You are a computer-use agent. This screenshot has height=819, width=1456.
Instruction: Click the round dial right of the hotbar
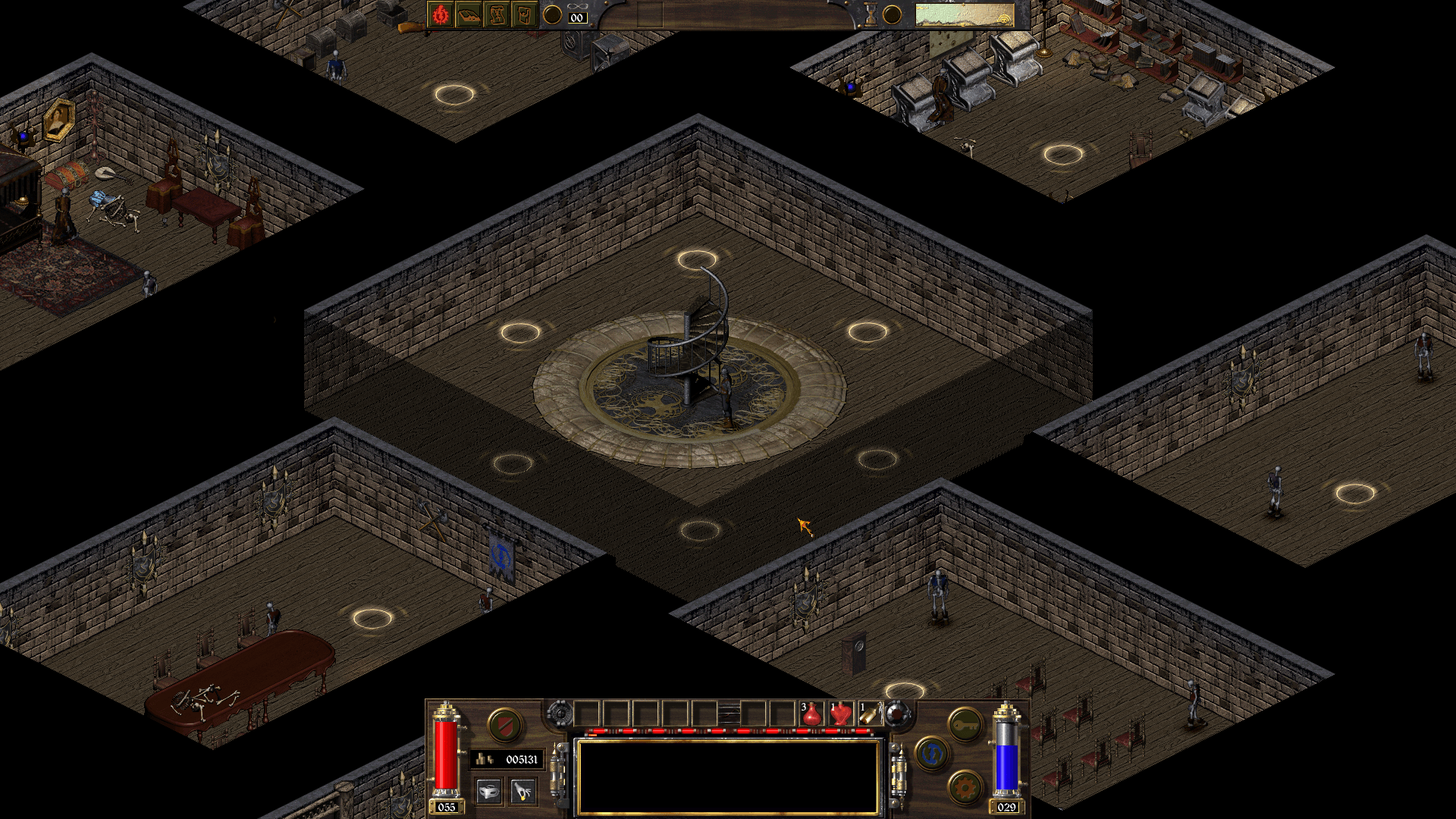point(897,714)
